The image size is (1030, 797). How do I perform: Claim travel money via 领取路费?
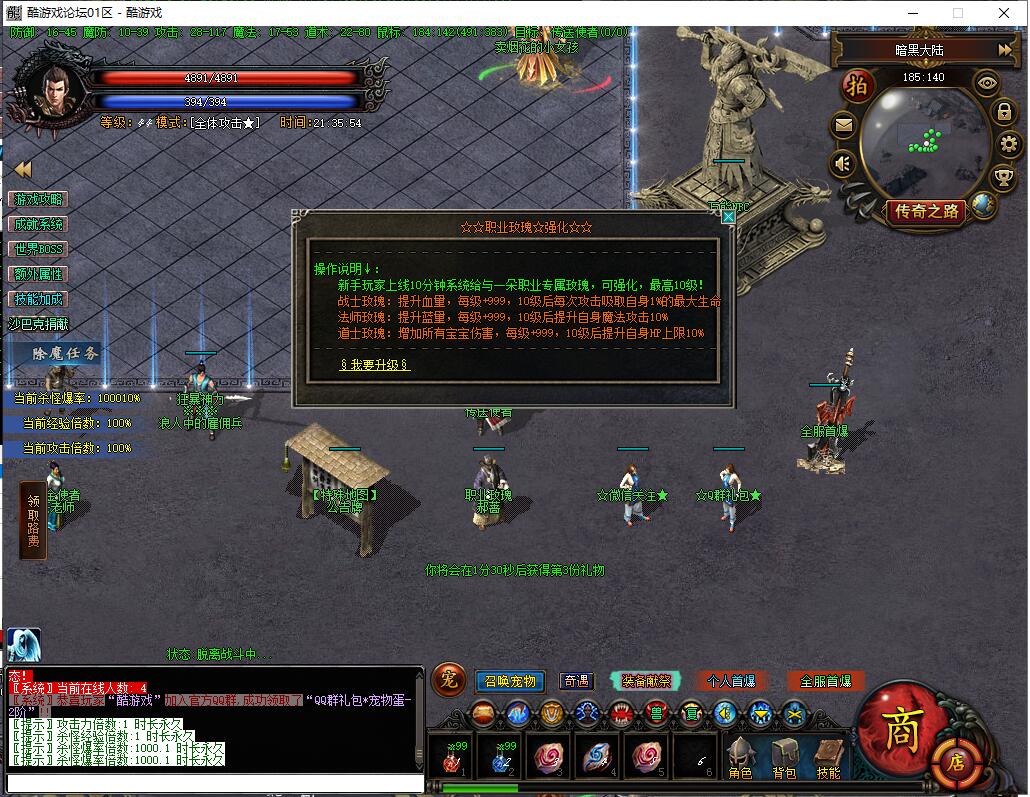pyautogui.click(x=33, y=520)
